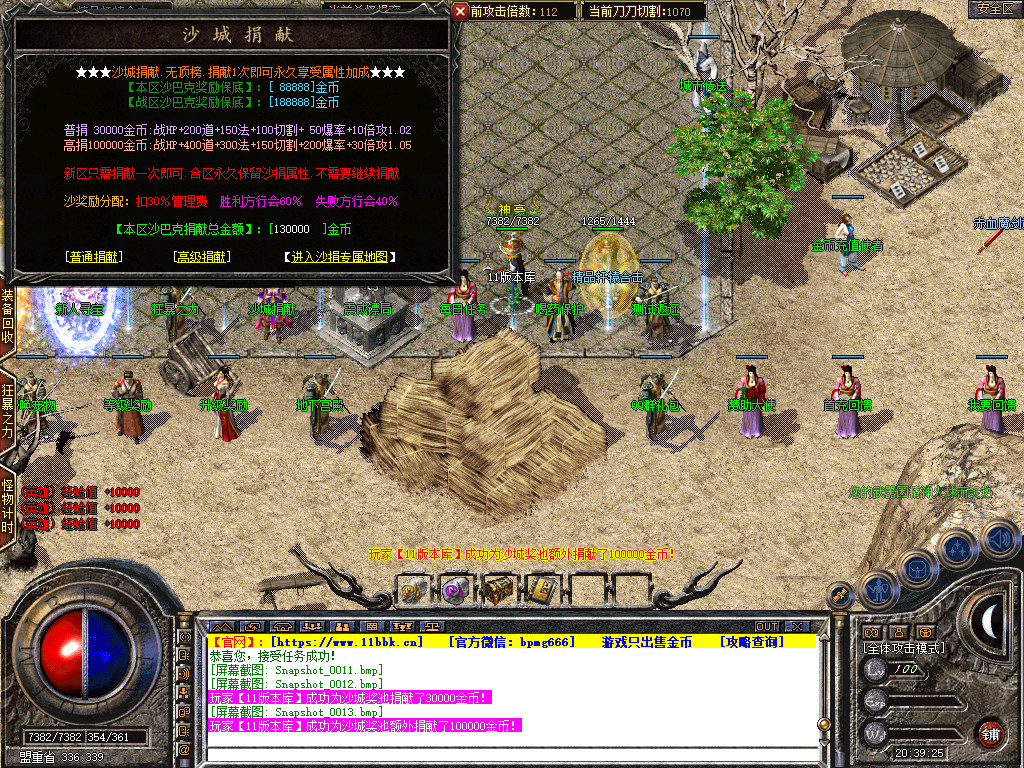Open the treasure chest shortcut slot
Screen dimensions: 1024x768
pos(498,590)
